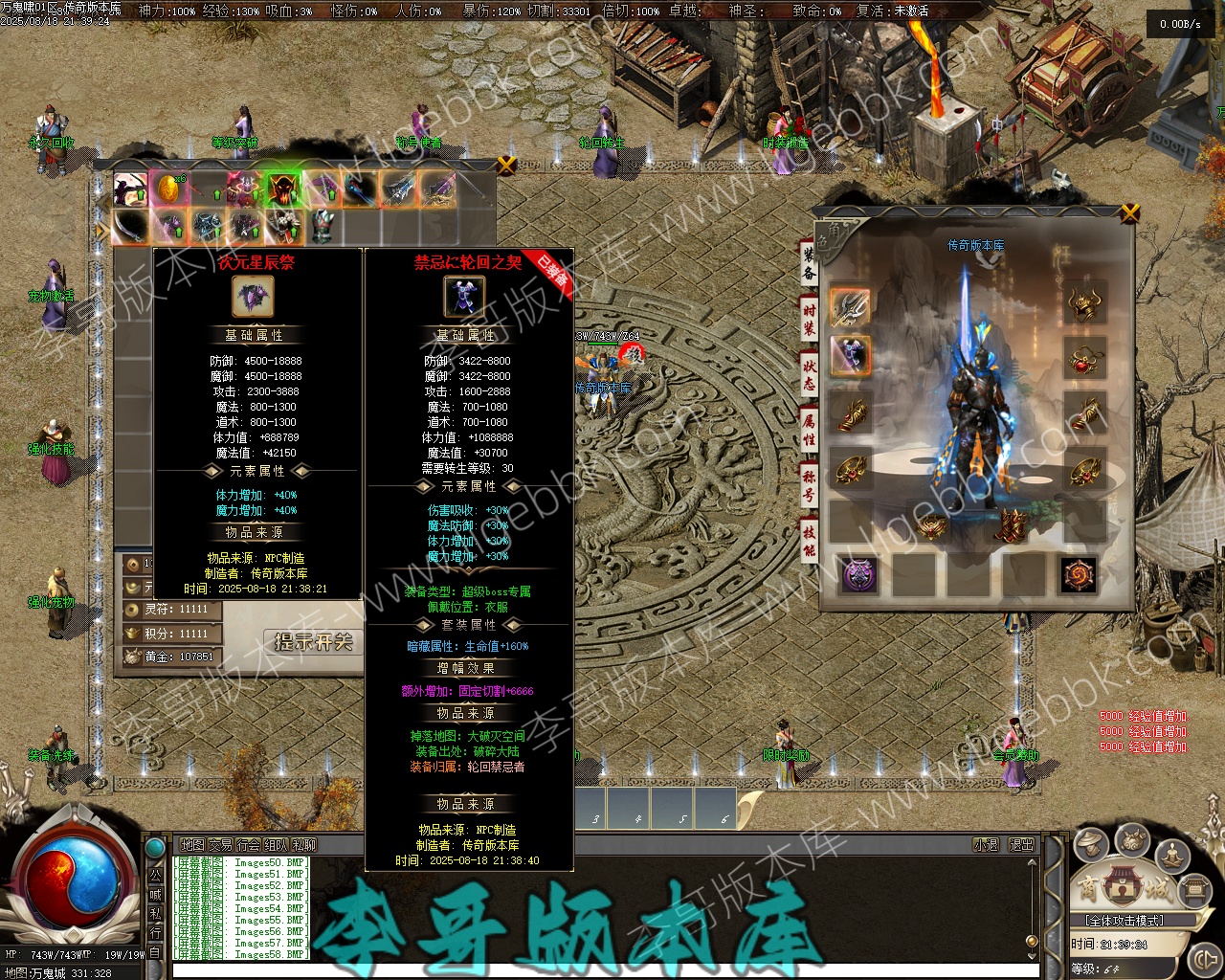The image size is (1225, 980).
Task: Select the golden egg item in bag
Action: click(168, 189)
